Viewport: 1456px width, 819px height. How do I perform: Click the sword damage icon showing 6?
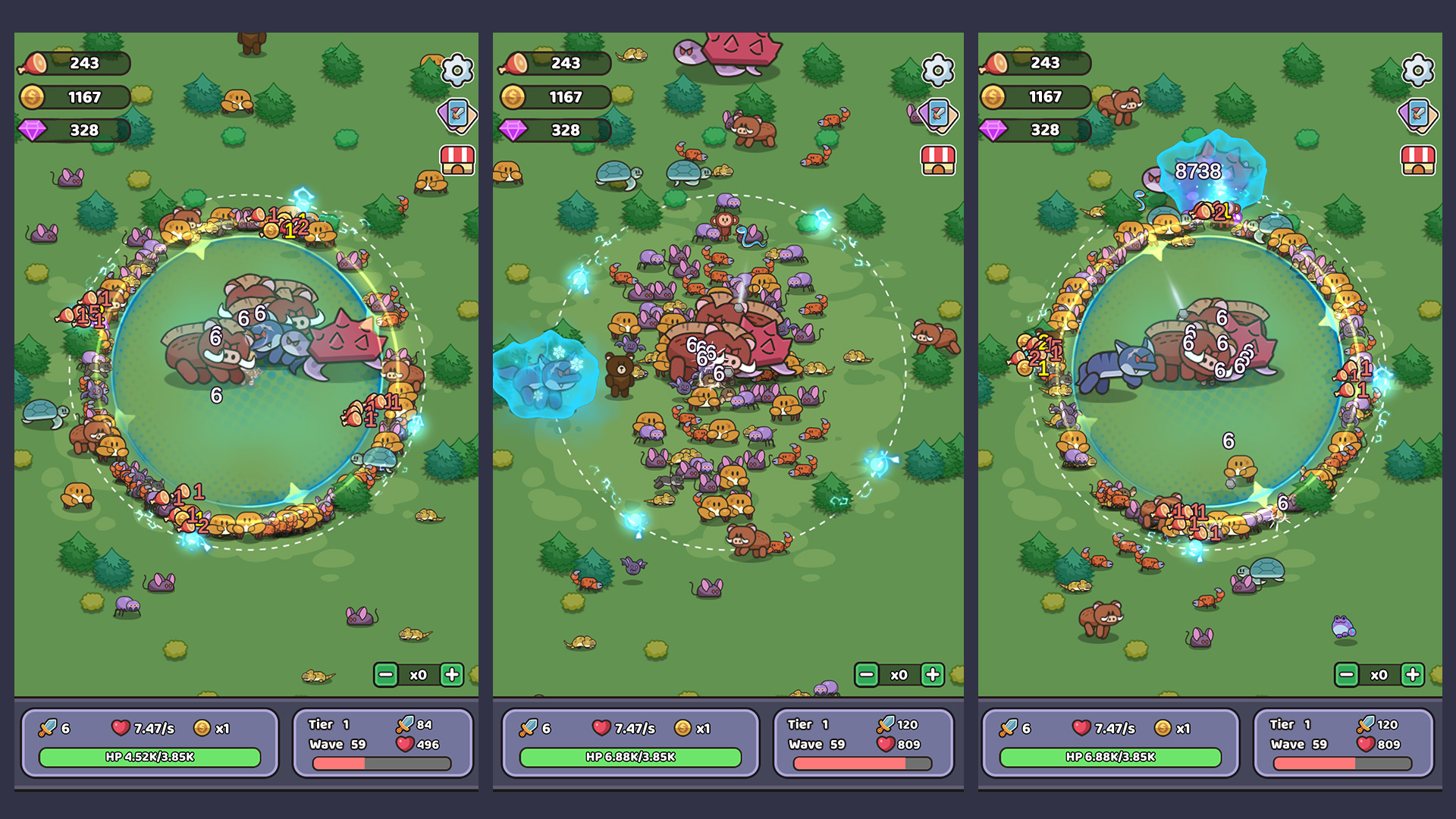pos(47,726)
